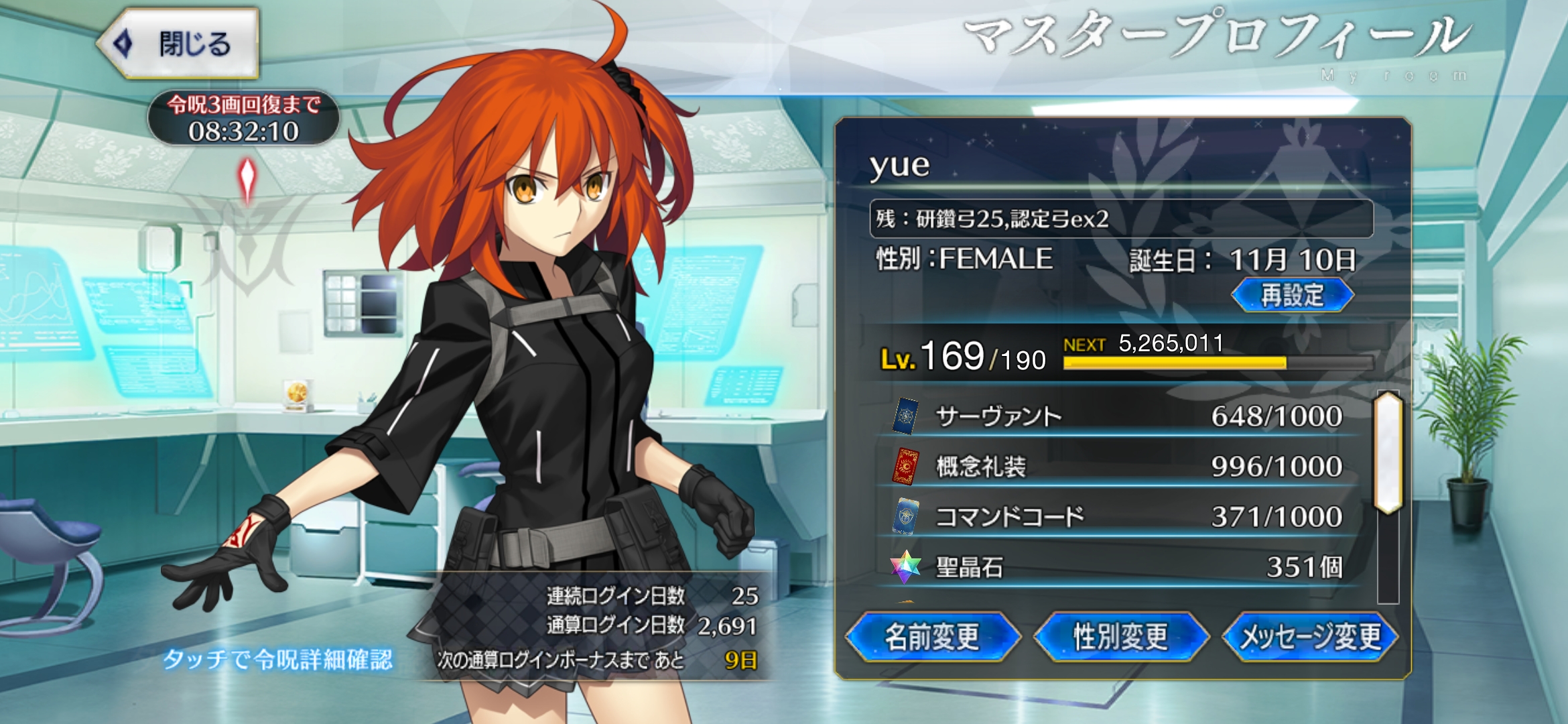The height and width of the screenshot is (724, 1568).
Task: Tap the 再設定 birthday reset button
Action: (x=1292, y=296)
